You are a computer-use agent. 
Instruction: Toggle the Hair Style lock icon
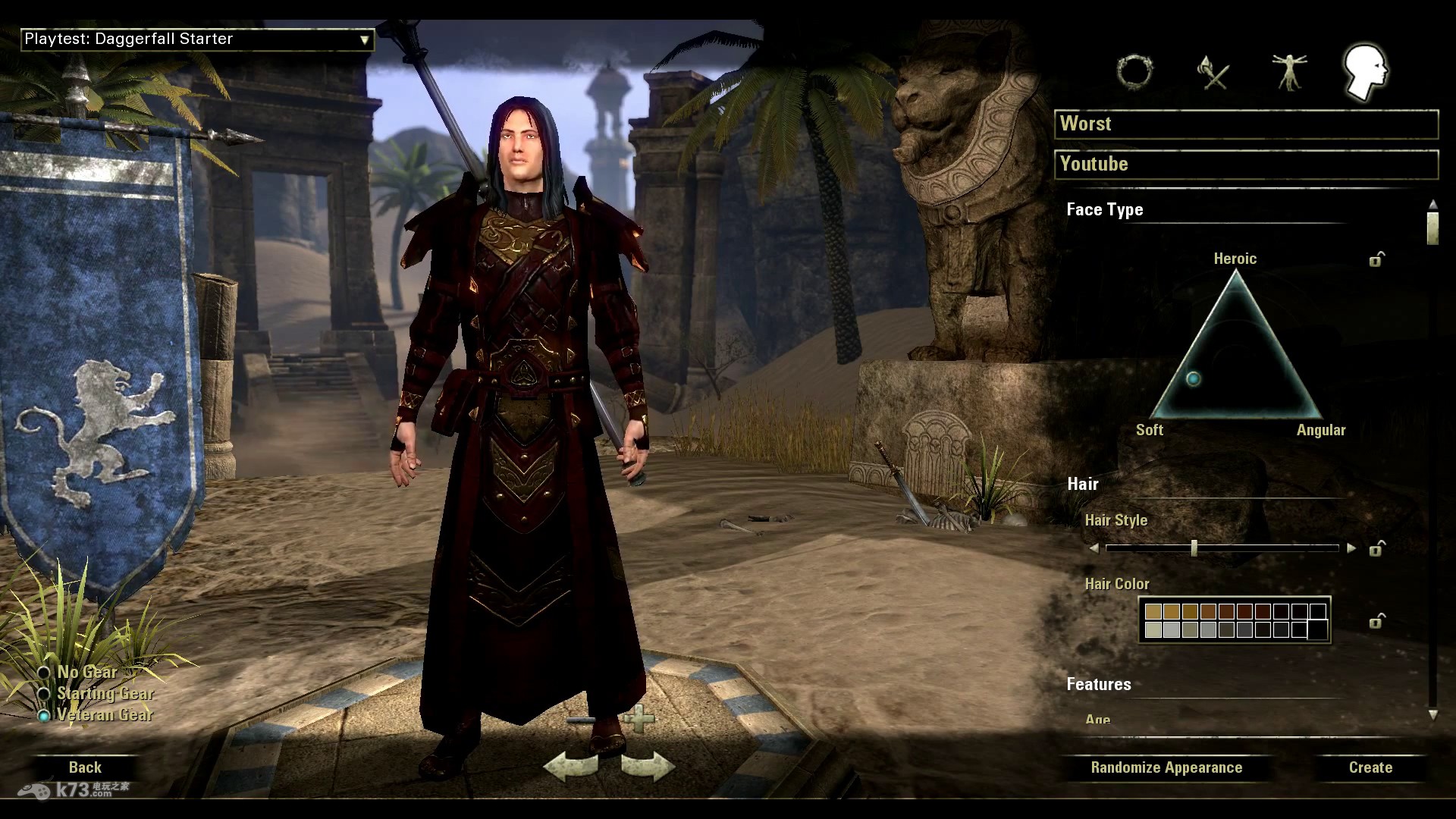pyautogui.click(x=1376, y=548)
